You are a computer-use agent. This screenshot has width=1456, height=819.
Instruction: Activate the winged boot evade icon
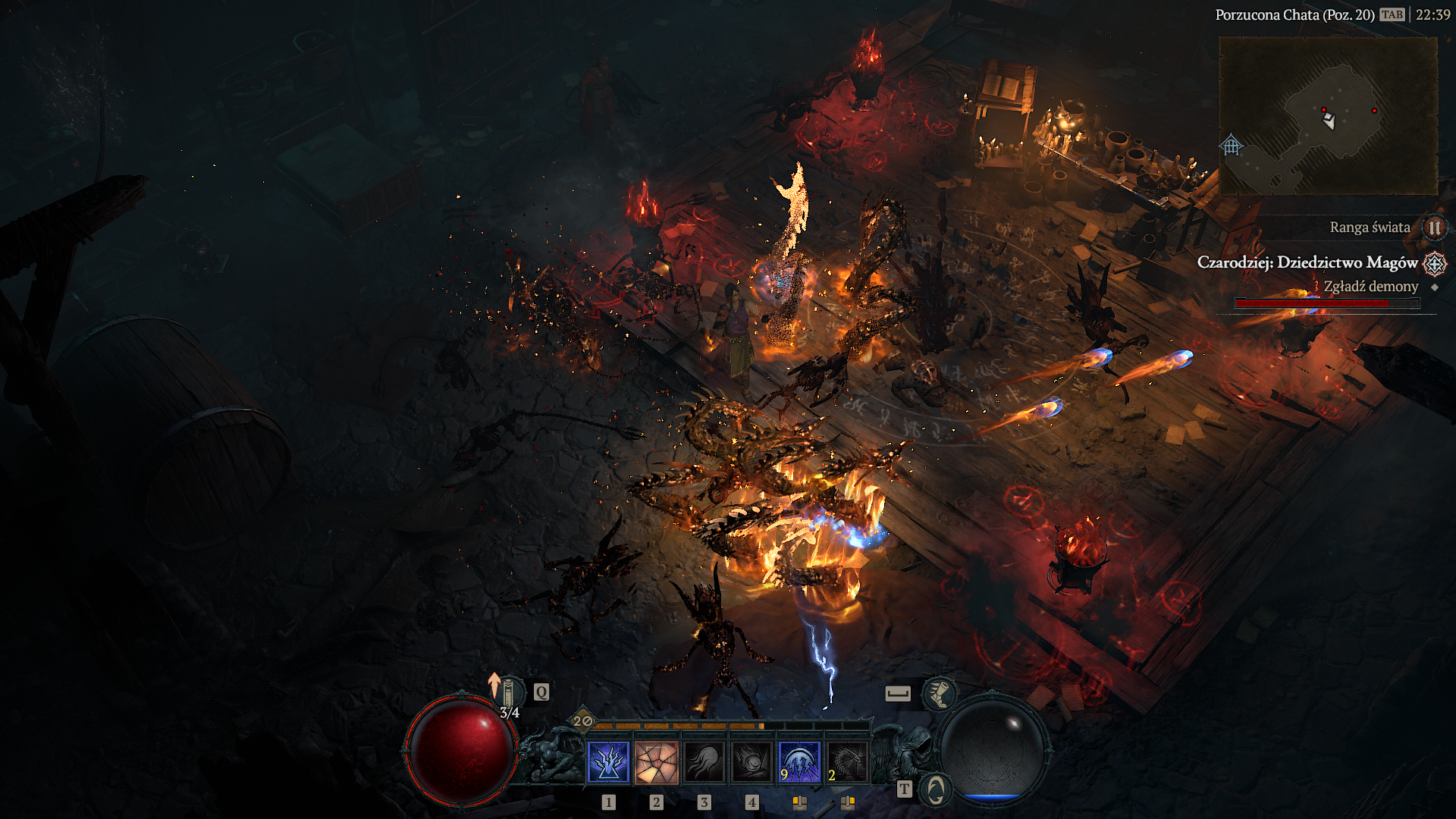pos(939,693)
